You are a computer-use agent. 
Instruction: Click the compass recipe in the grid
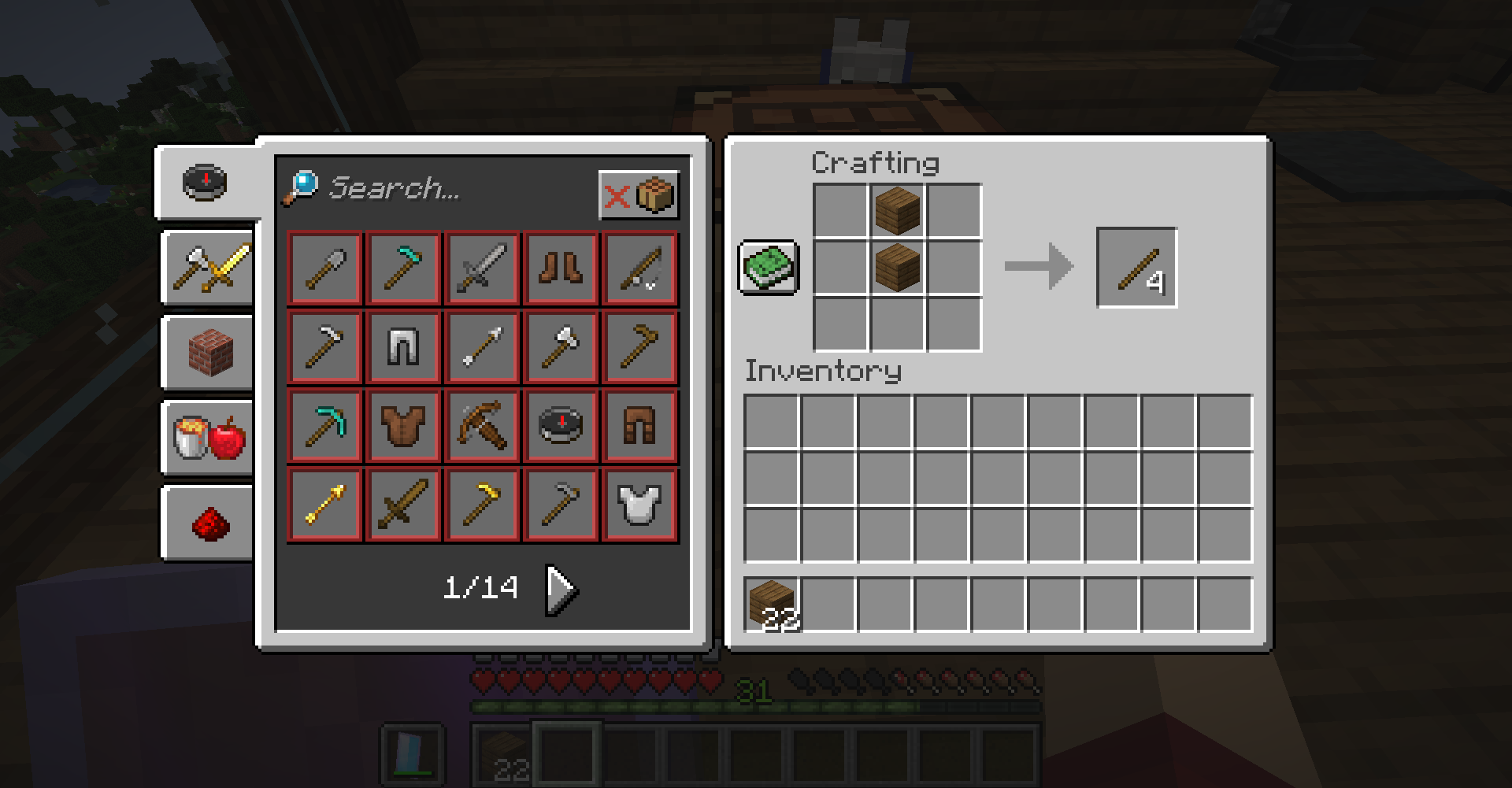click(561, 425)
